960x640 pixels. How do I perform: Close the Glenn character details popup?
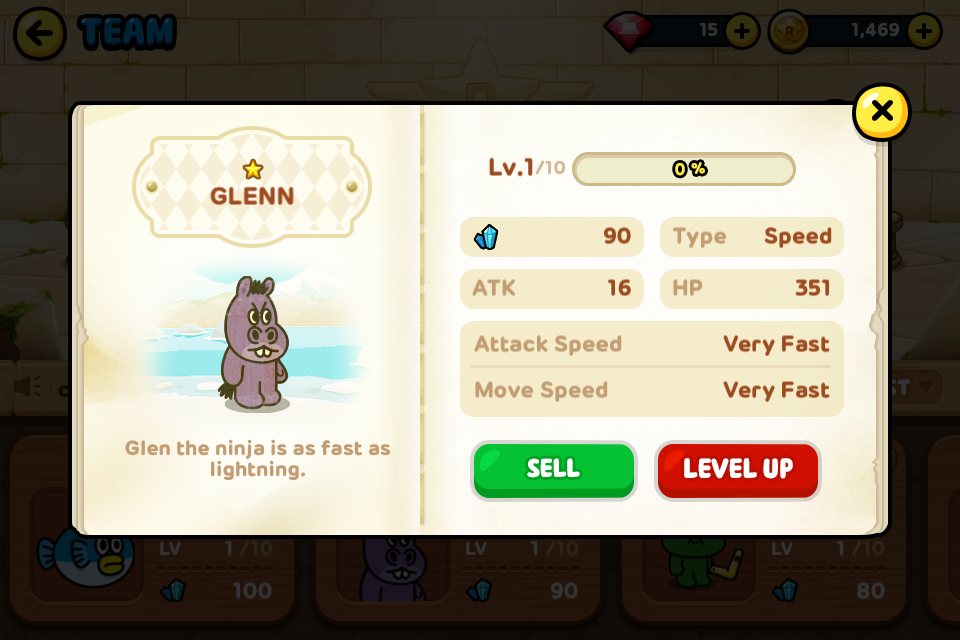(881, 112)
